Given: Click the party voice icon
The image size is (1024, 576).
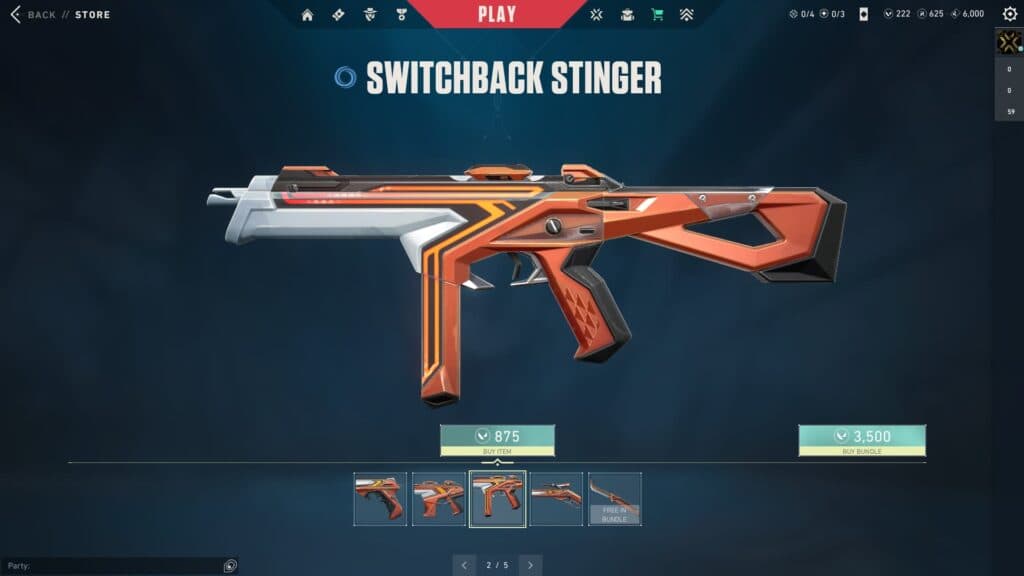Looking at the screenshot, I should 230,566.
